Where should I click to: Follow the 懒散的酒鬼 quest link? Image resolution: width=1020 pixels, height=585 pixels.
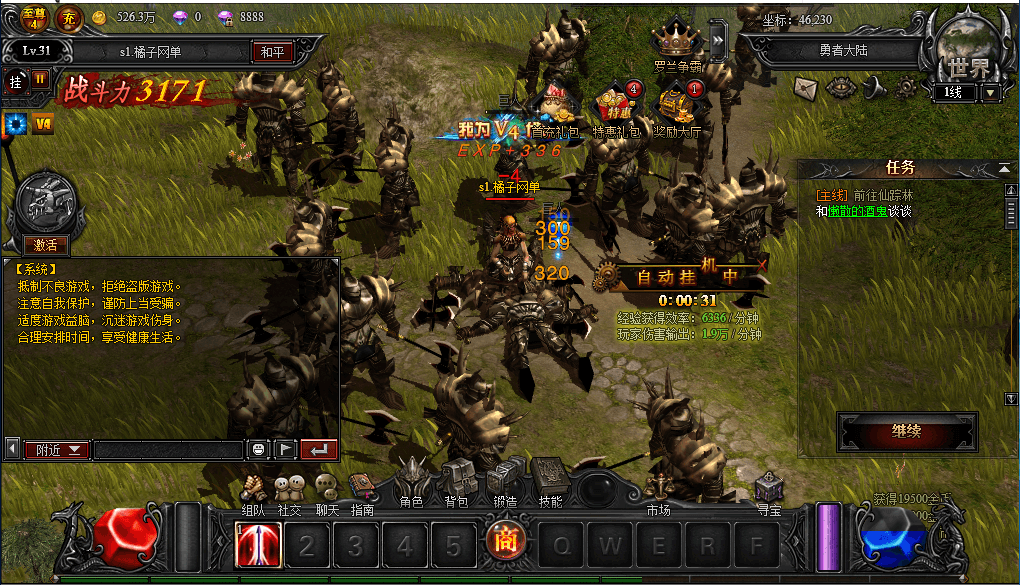pyautogui.click(x=857, y=212)
